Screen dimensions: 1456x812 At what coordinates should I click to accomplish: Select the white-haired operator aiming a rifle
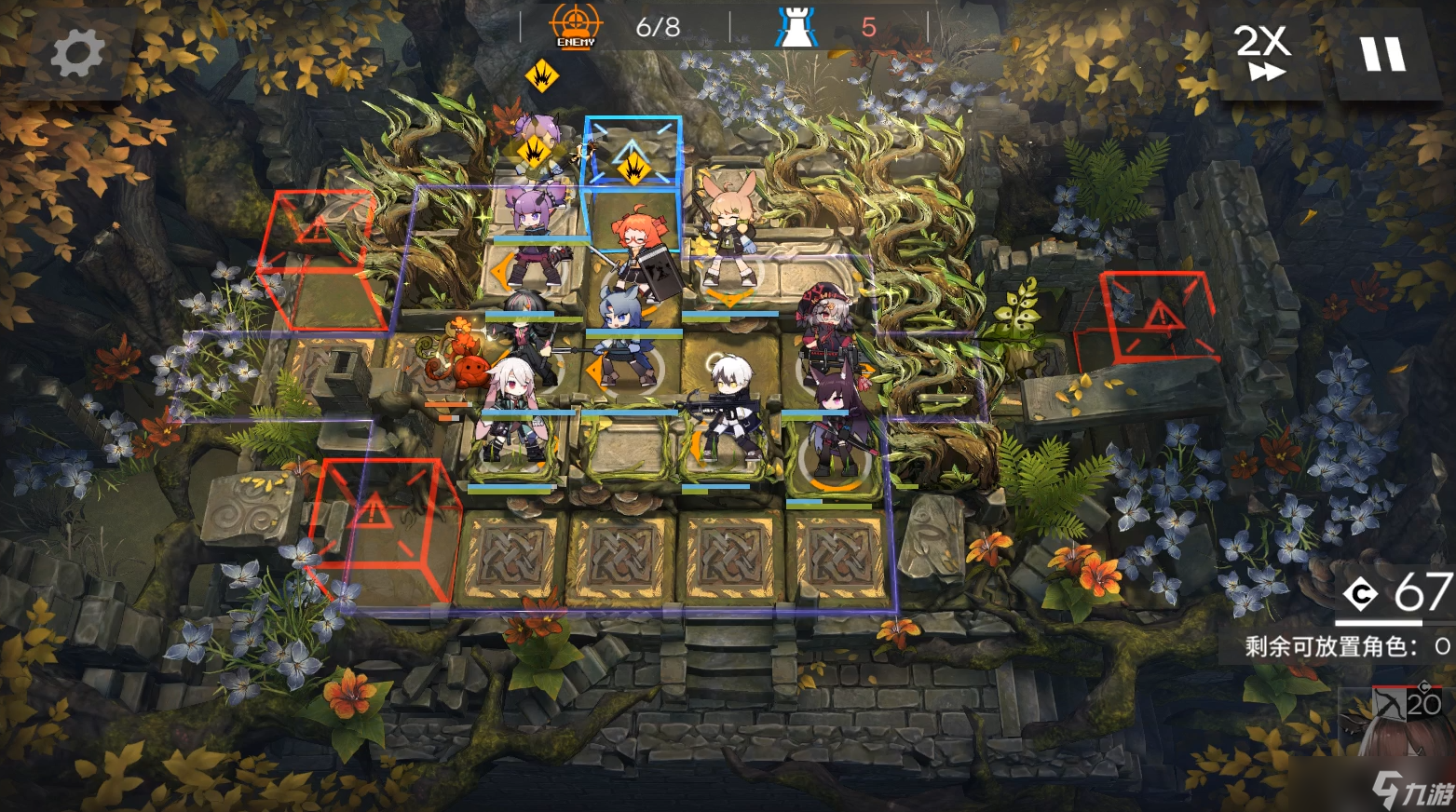pyautogui.click(x=727, y=407)
